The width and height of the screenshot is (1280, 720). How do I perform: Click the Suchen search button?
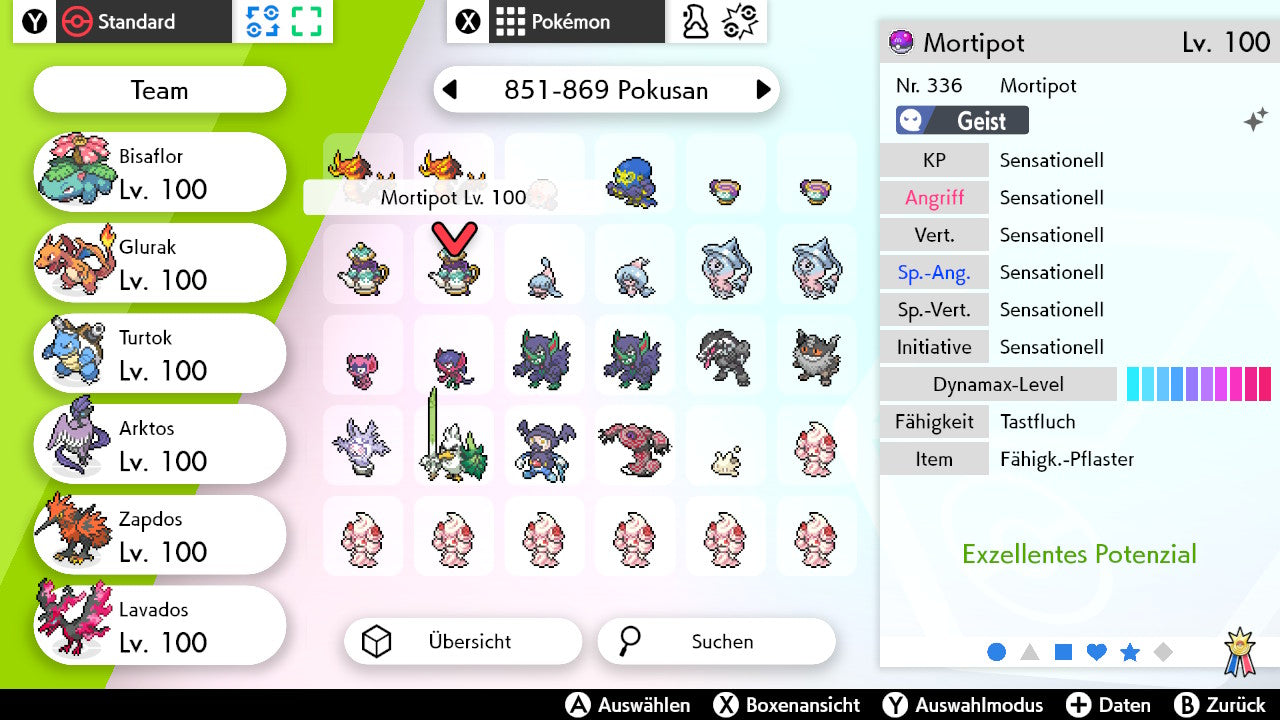pyautogui.click(x=716, y=641)
